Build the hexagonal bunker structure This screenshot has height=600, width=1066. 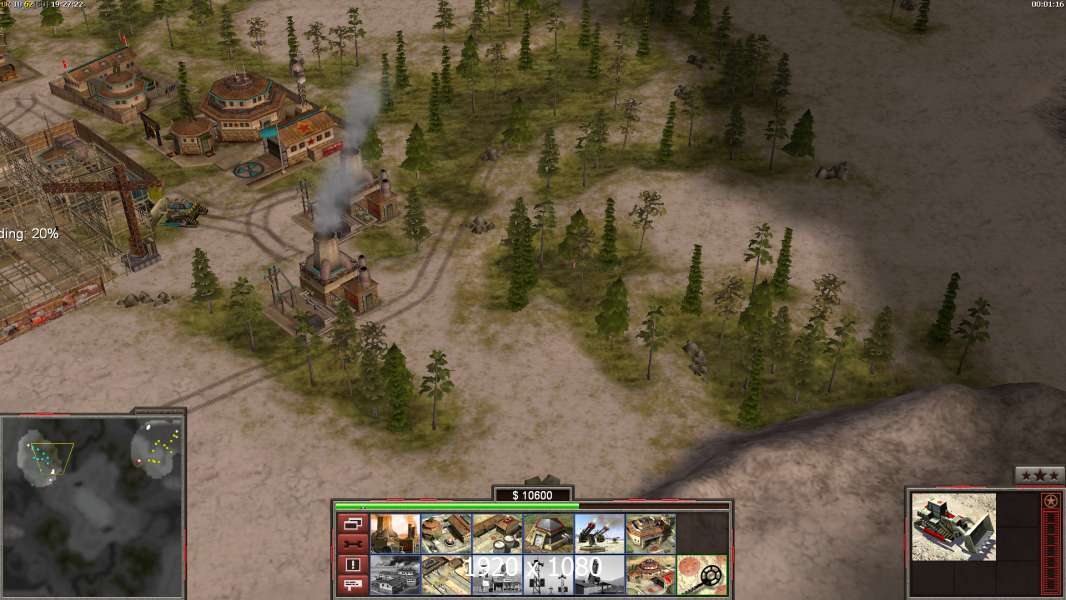tap(548, 533)
